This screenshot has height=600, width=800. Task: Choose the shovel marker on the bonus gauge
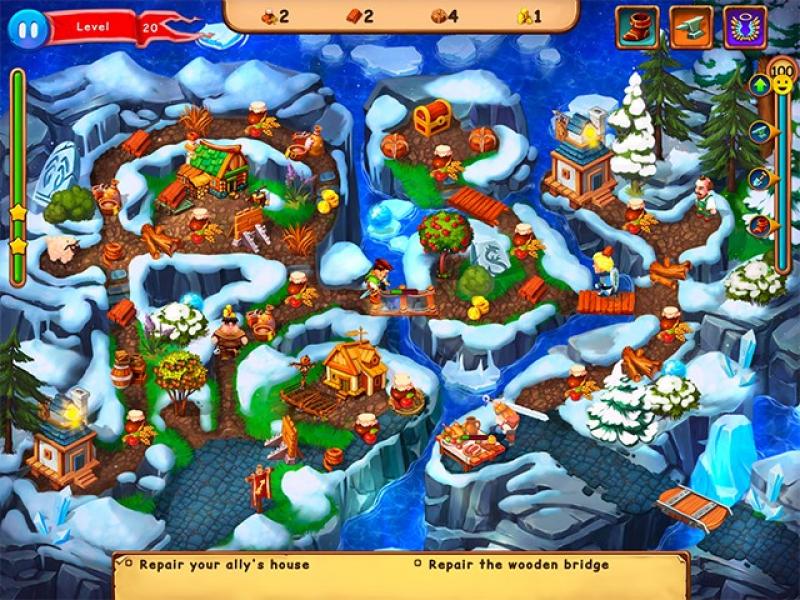761,178
